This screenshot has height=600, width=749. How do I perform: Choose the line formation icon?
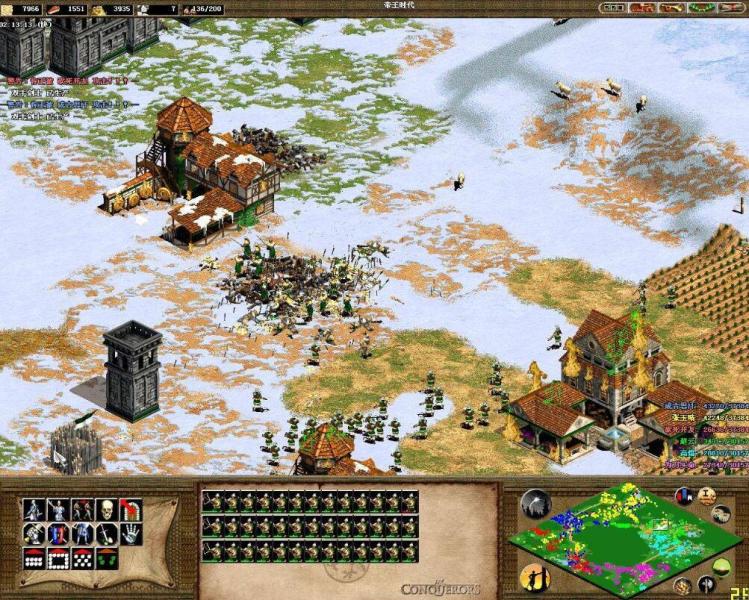click(35, 559)
